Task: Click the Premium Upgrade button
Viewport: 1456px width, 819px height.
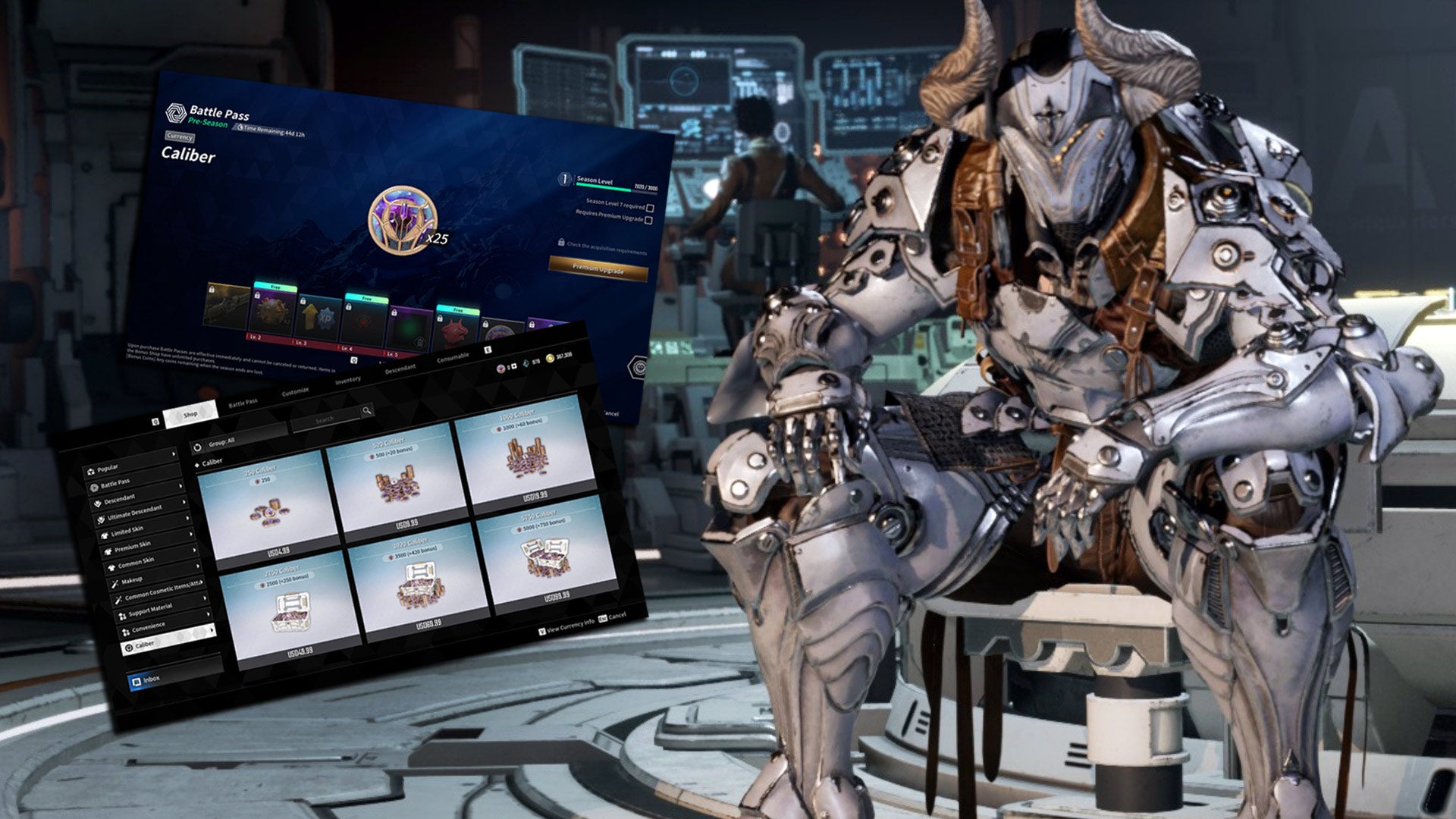Action: click(598, 268)
